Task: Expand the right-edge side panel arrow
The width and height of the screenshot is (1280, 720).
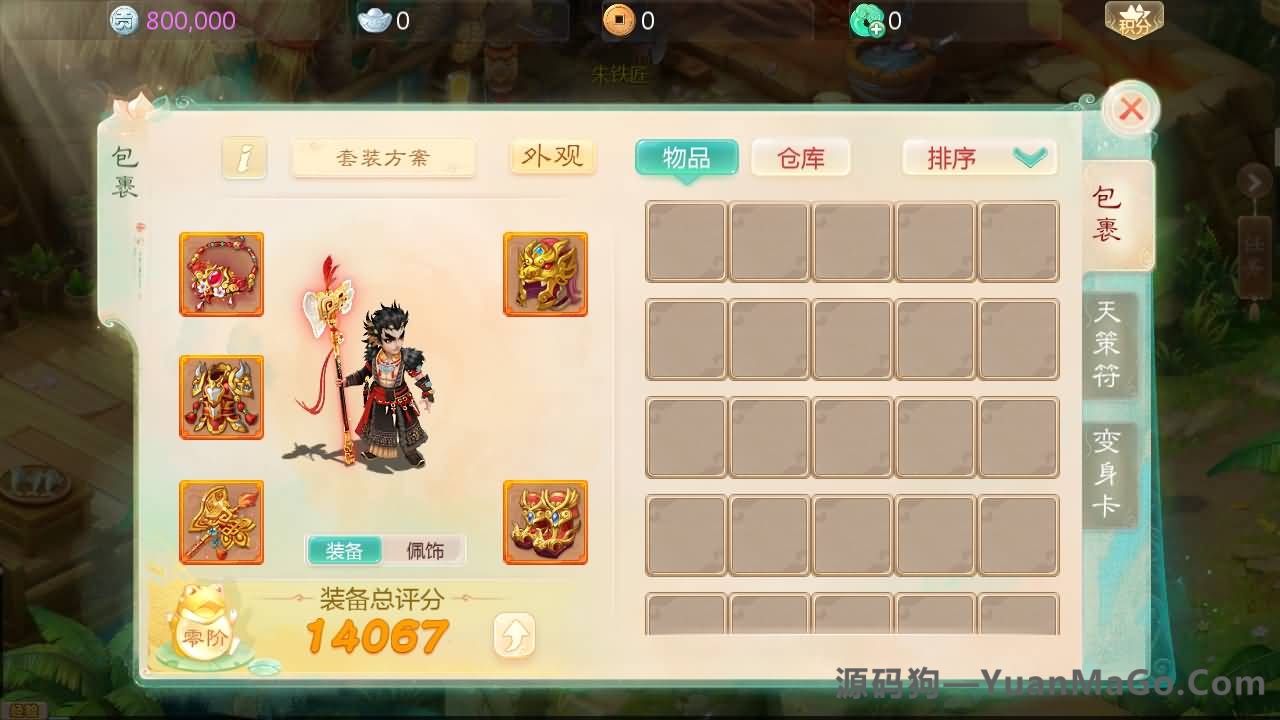Action: [1256, 182]
